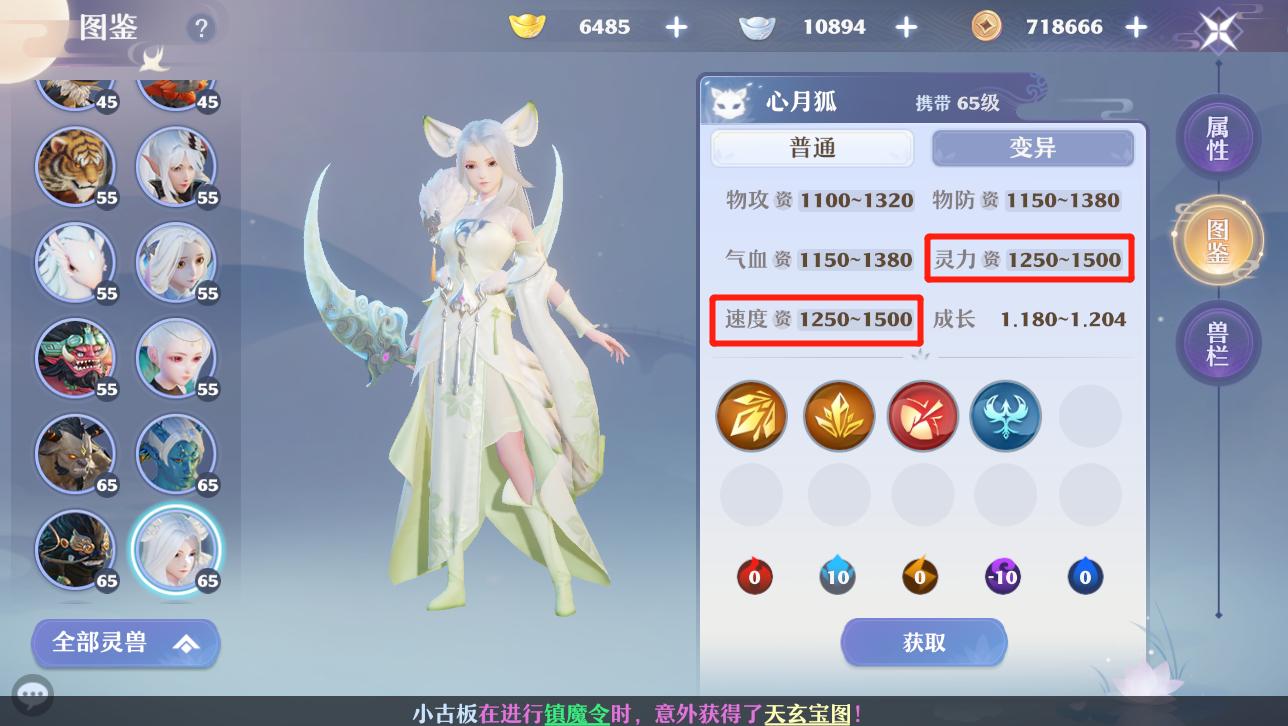Select the blue phoenix skill icon

pos(1005,415)
